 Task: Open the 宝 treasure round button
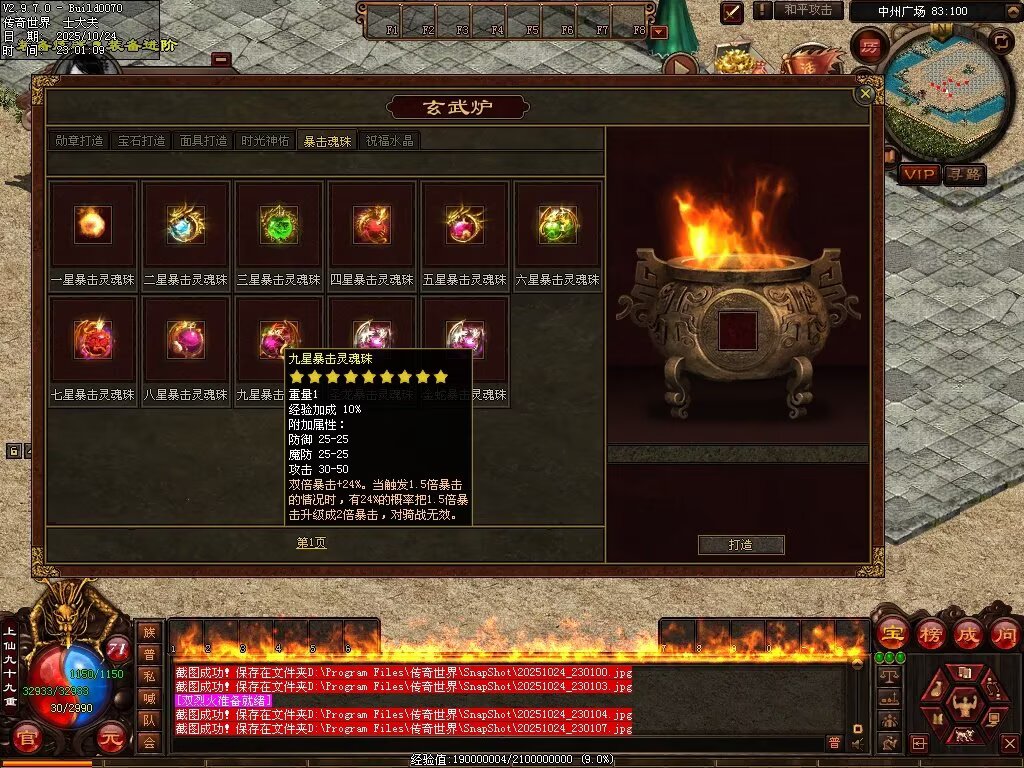pos(892,634)
